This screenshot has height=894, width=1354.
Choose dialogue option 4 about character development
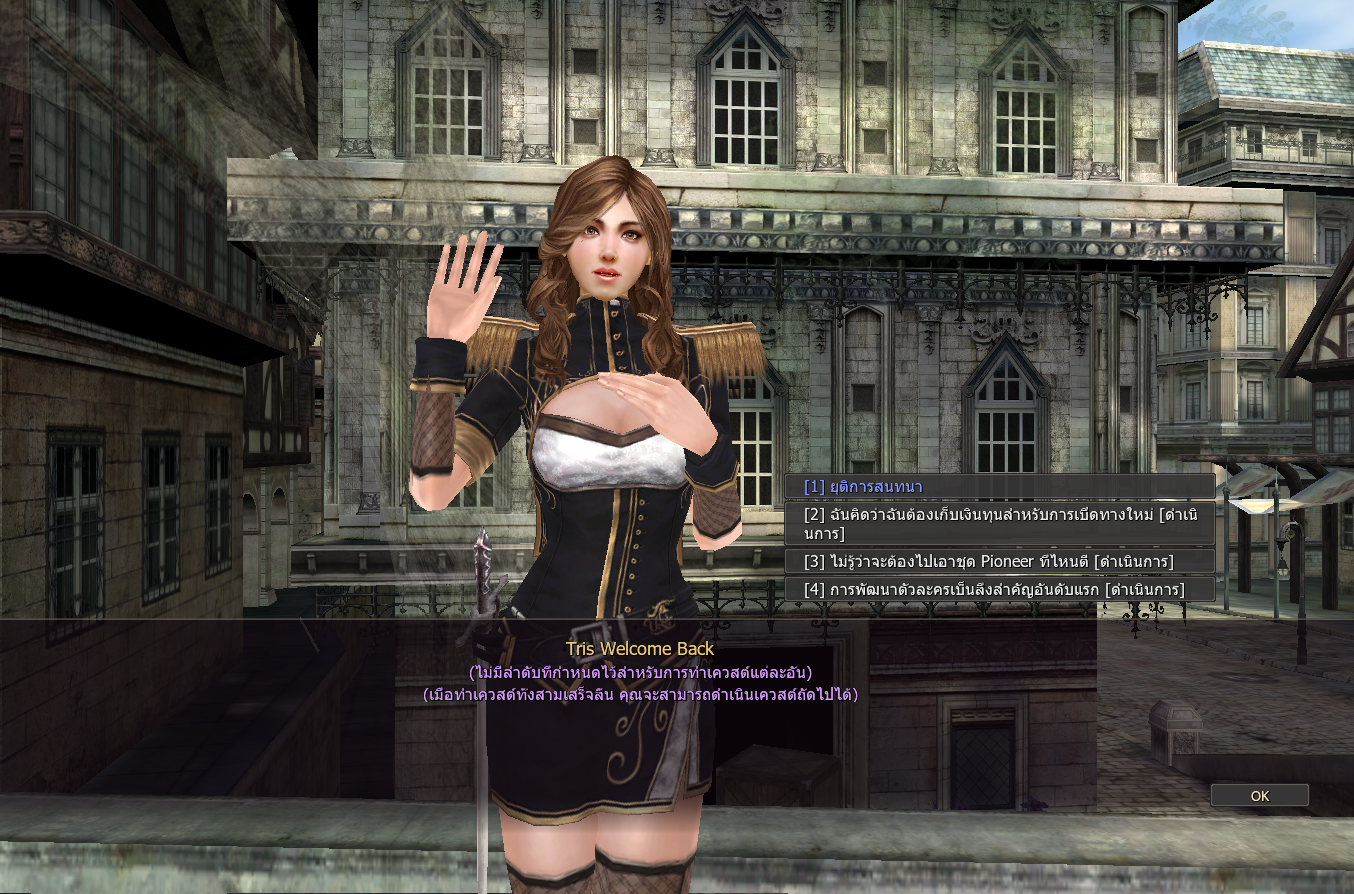click(1000, 590)
